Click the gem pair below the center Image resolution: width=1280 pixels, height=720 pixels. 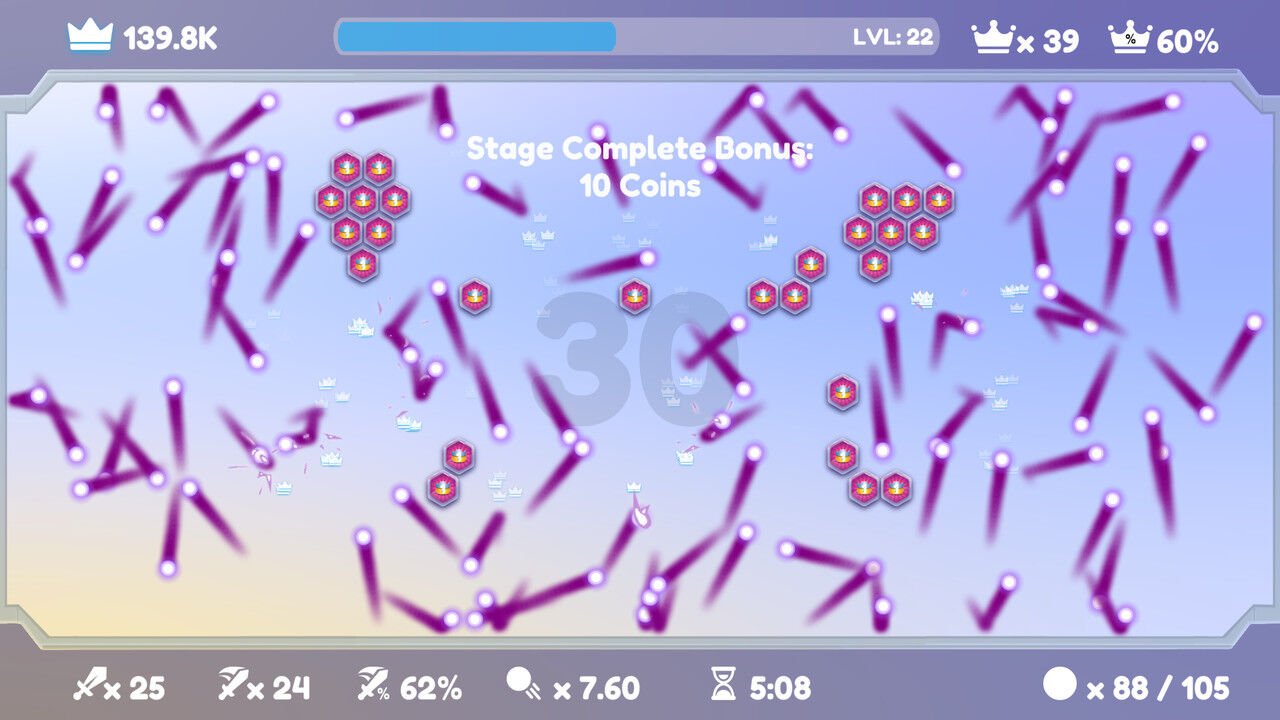pos(448,470)
